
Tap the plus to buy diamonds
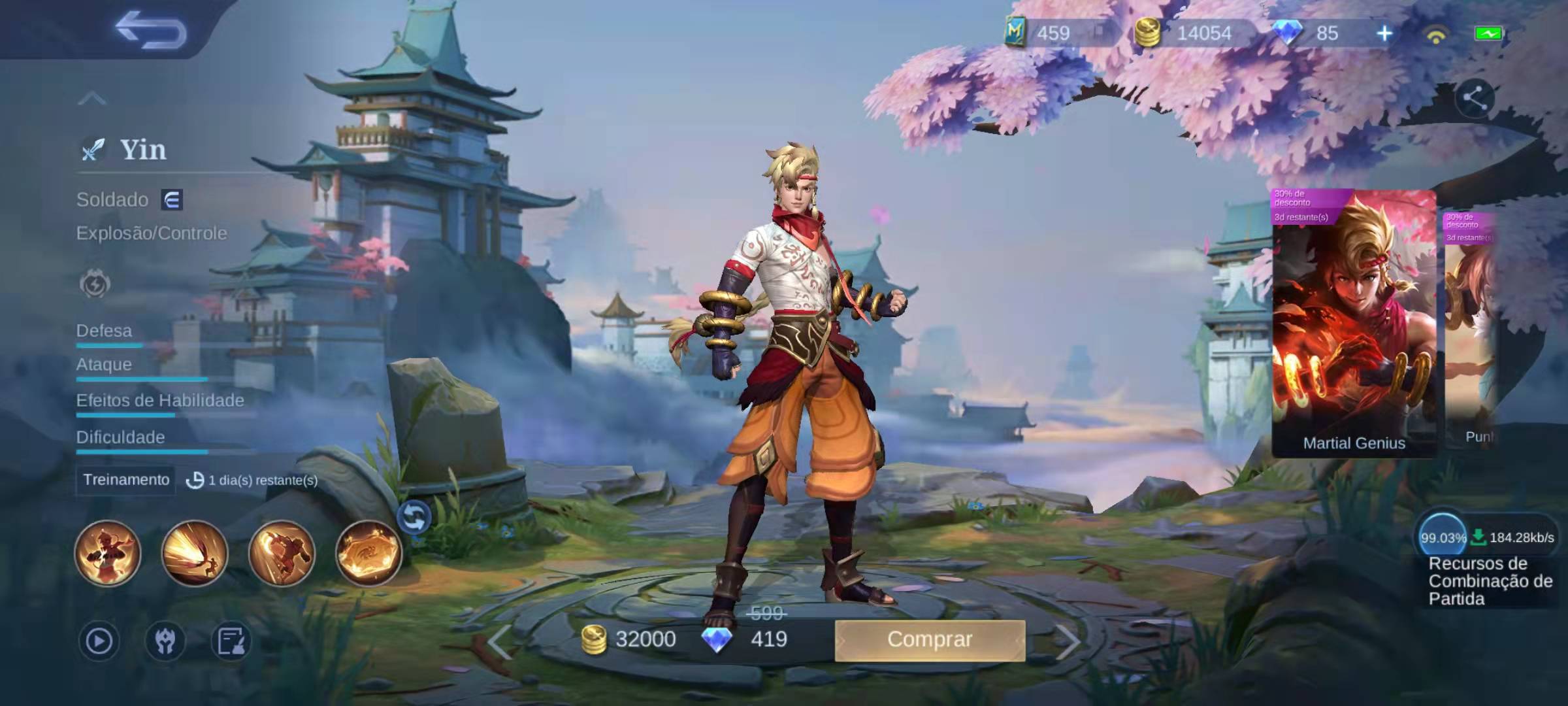[1384, 31]
